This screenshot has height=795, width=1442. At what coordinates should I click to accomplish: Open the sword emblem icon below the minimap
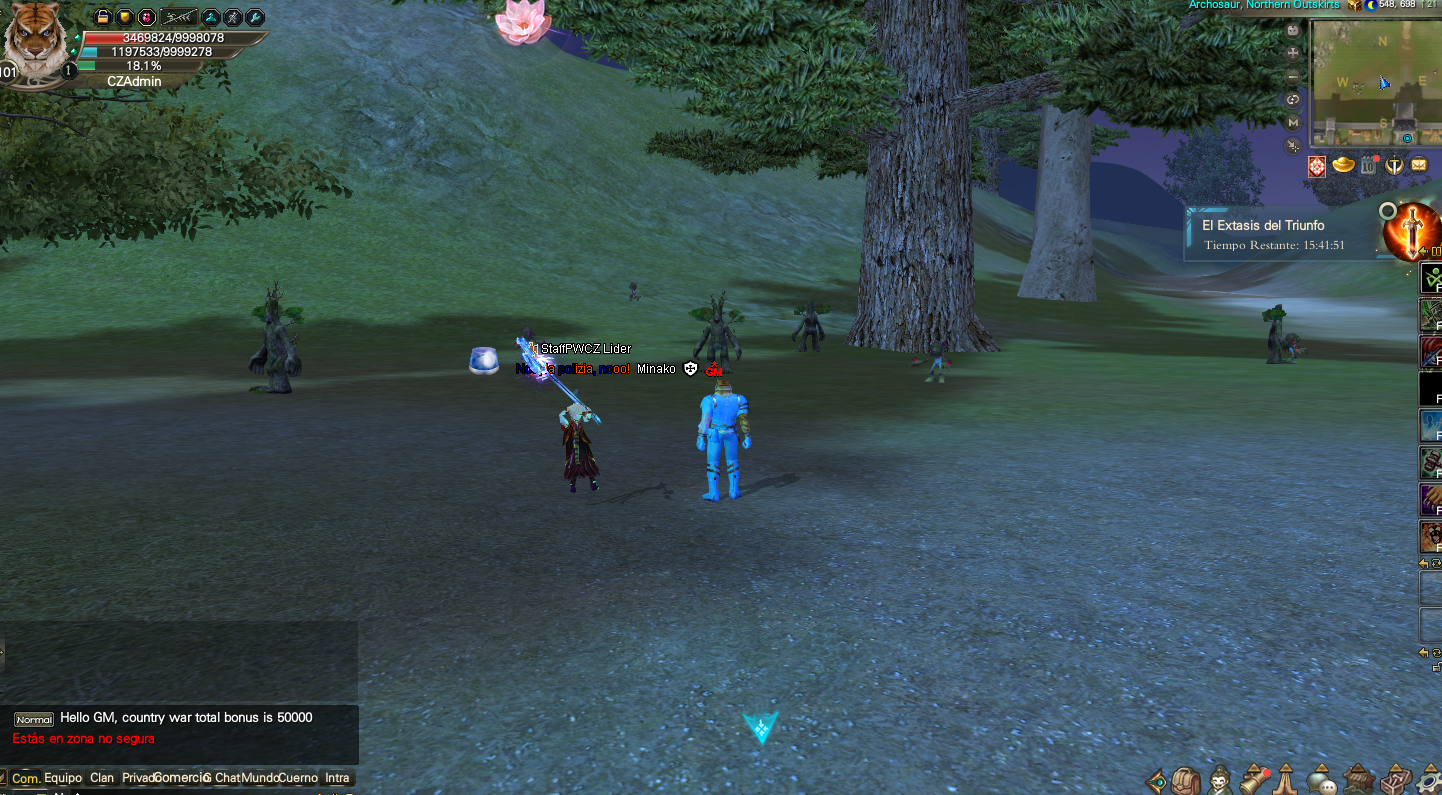pyautogui.click(x=1393, y=165)
